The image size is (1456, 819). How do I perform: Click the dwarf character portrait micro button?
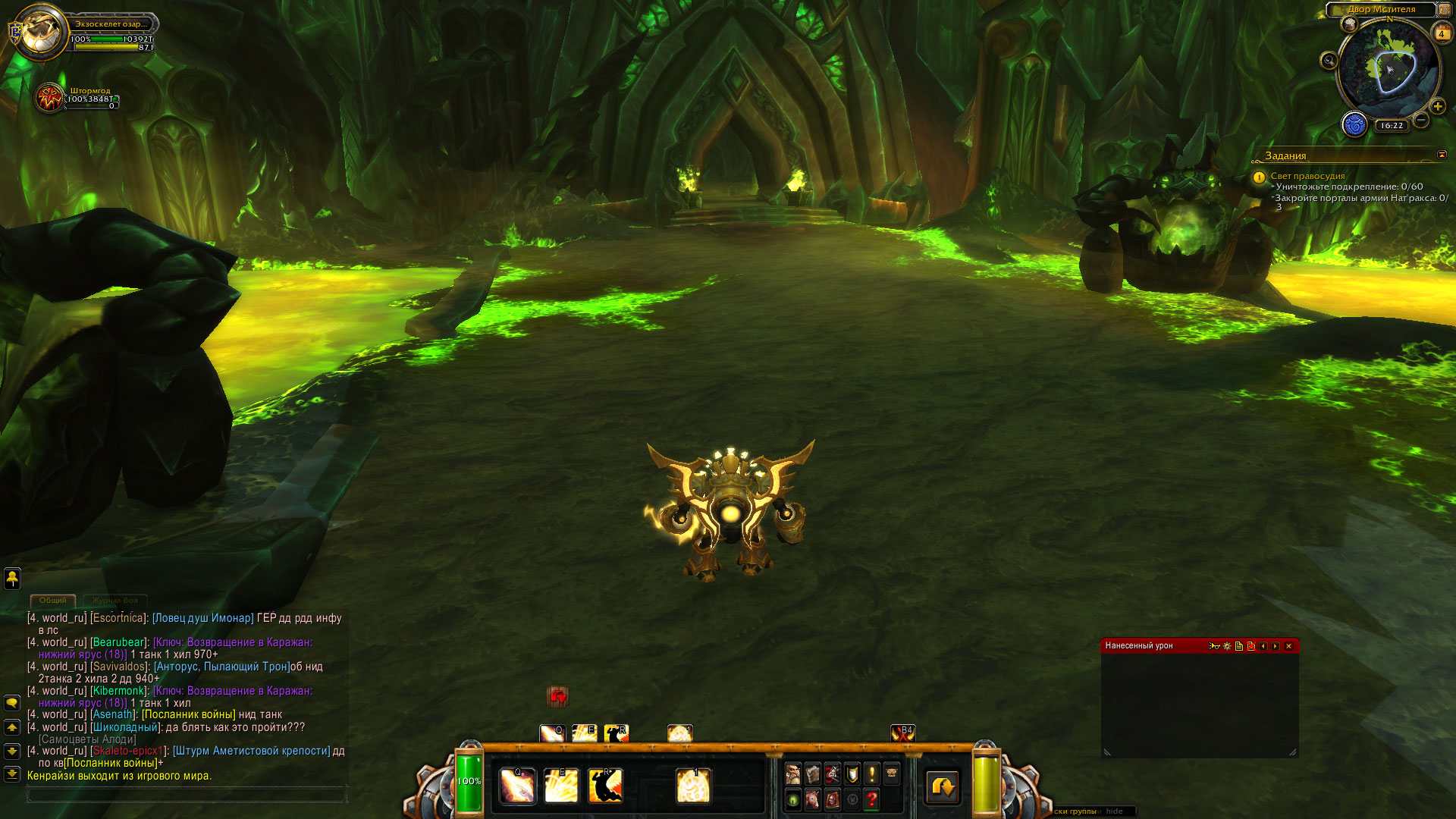792,773
